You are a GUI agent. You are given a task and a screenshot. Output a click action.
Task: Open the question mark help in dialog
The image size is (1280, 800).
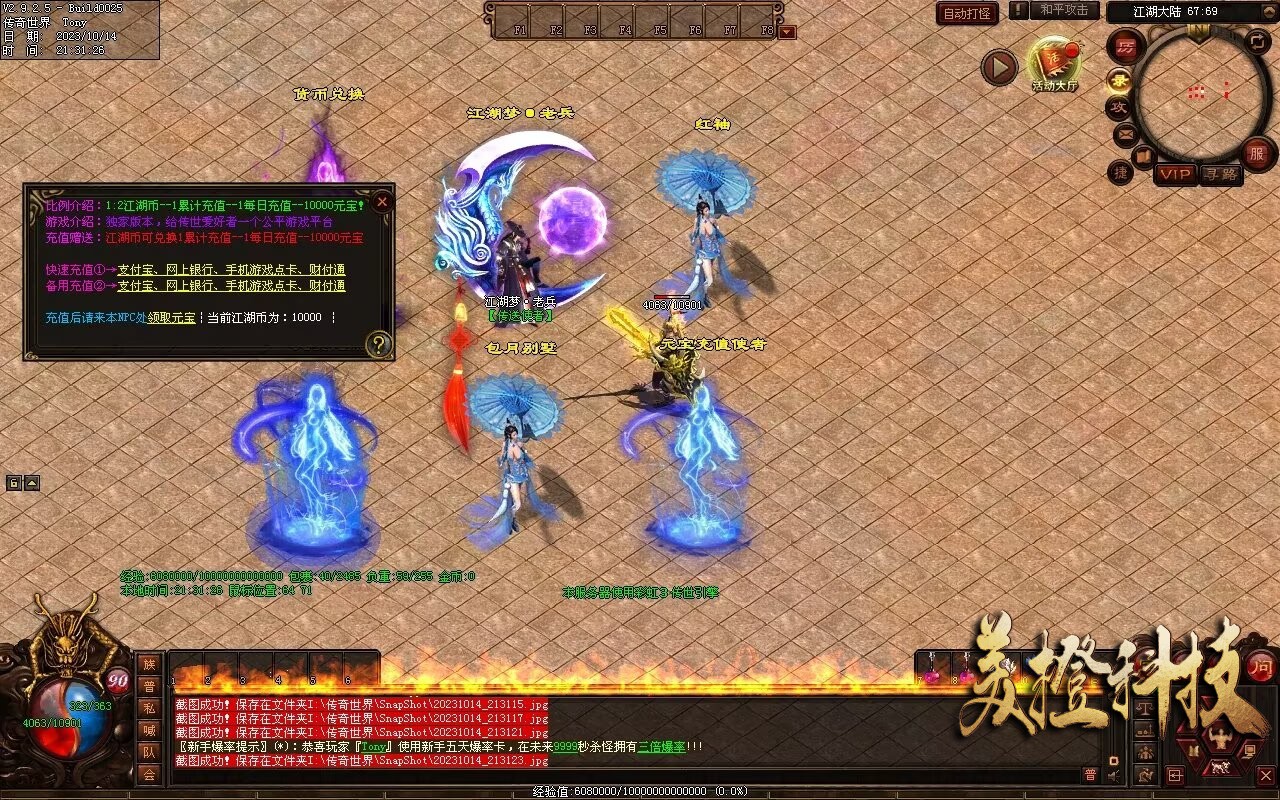[x=378, y=345]
